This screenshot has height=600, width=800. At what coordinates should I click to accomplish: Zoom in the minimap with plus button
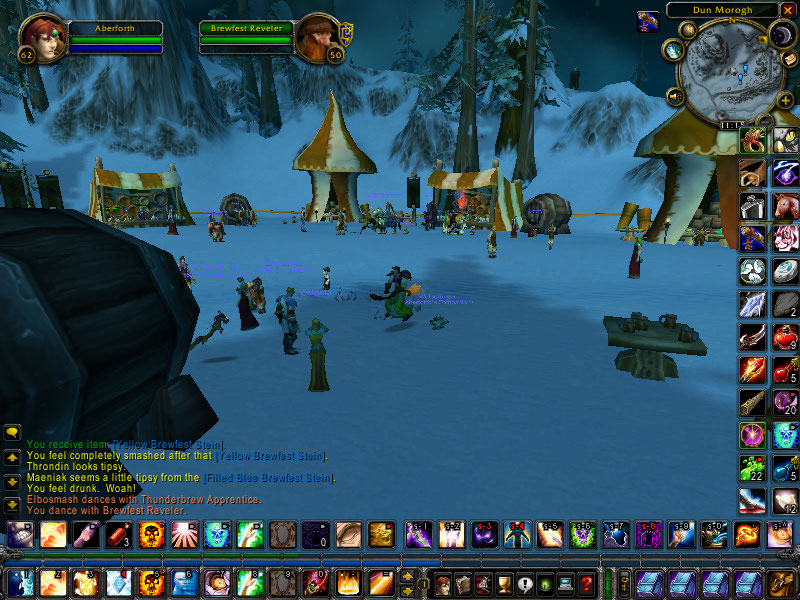point(785,100)
